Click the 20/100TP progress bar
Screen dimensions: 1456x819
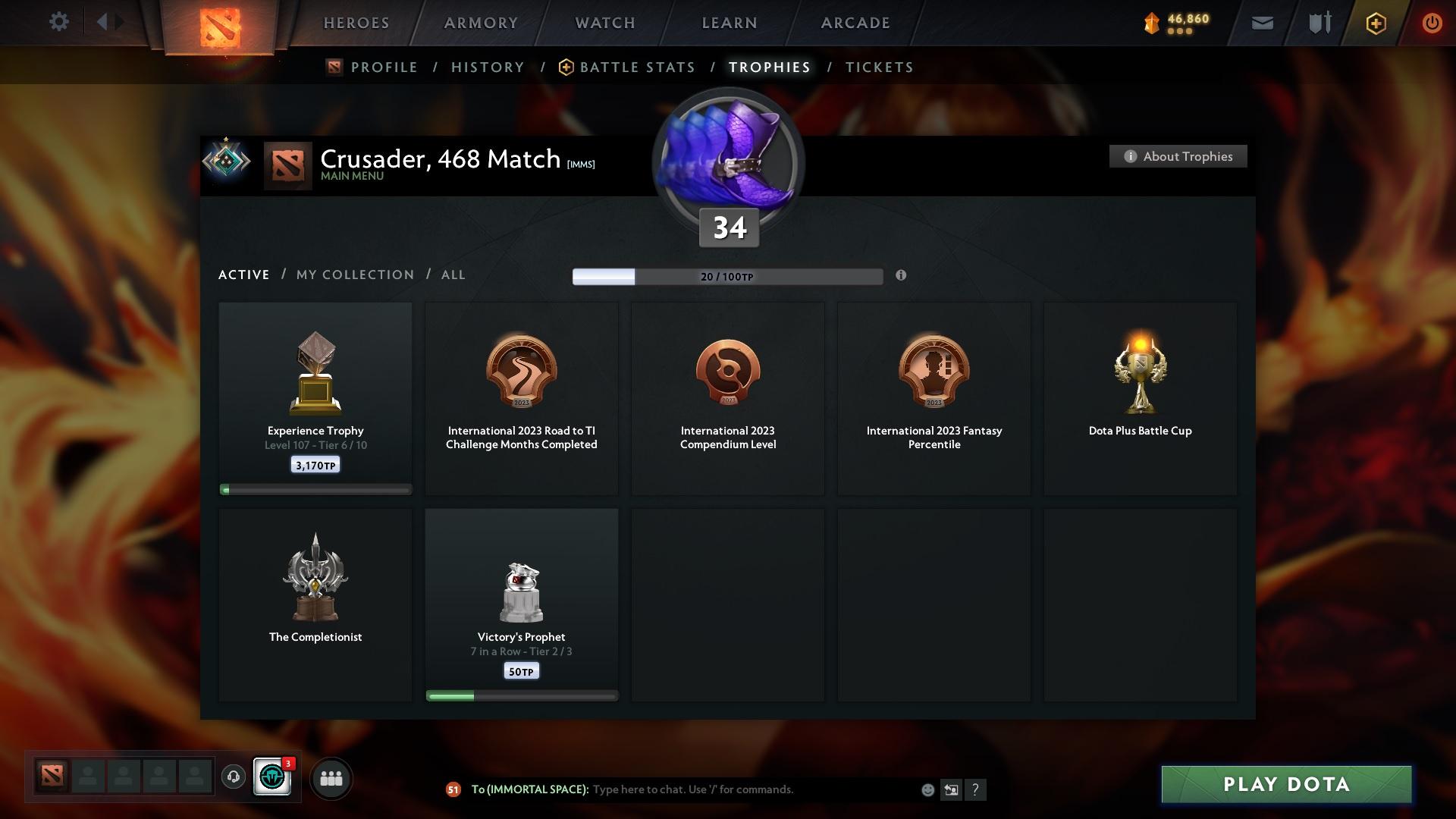[727, 276]
